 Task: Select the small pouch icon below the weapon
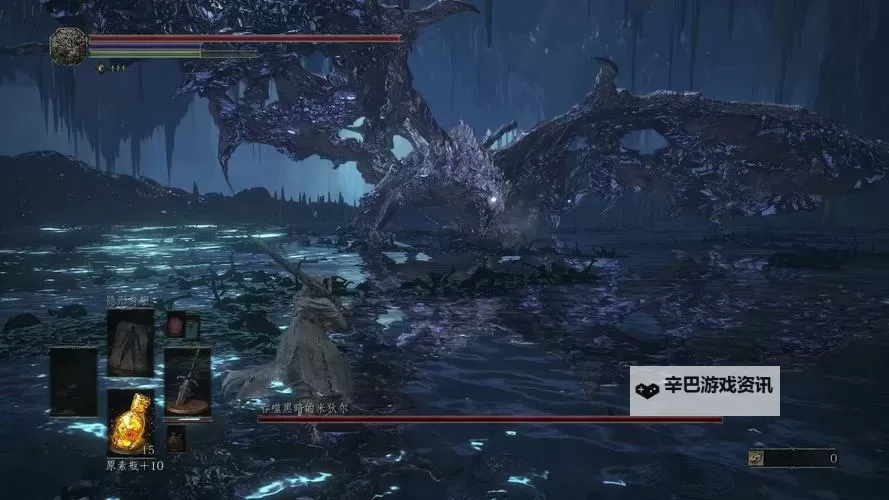point(176,437)
